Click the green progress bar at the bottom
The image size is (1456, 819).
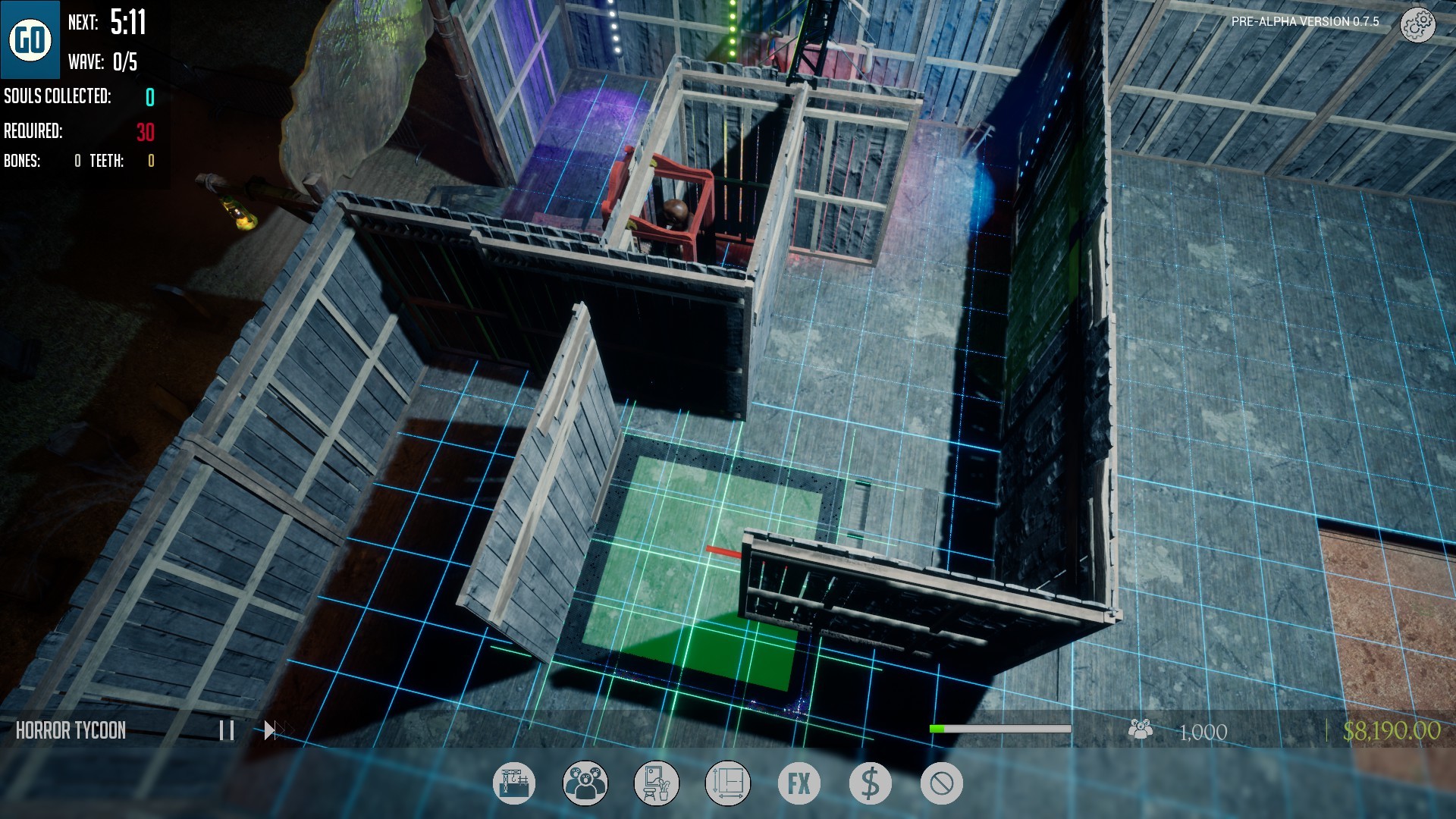click(1001, 729)
